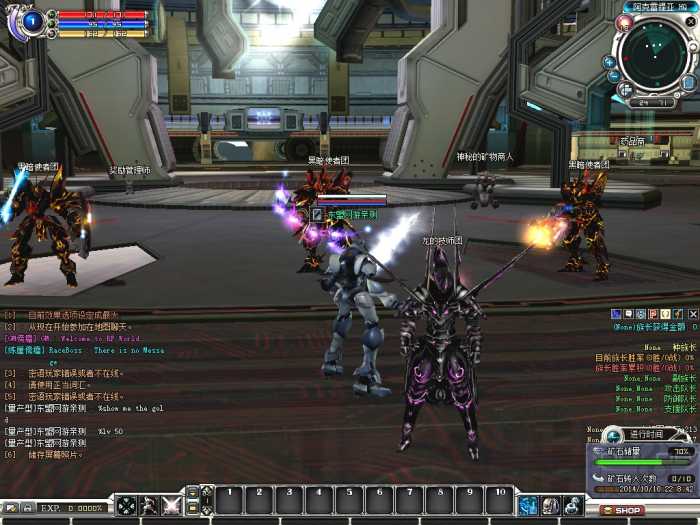Zoom in the minimap with plus button

click(x=610, y=62)
